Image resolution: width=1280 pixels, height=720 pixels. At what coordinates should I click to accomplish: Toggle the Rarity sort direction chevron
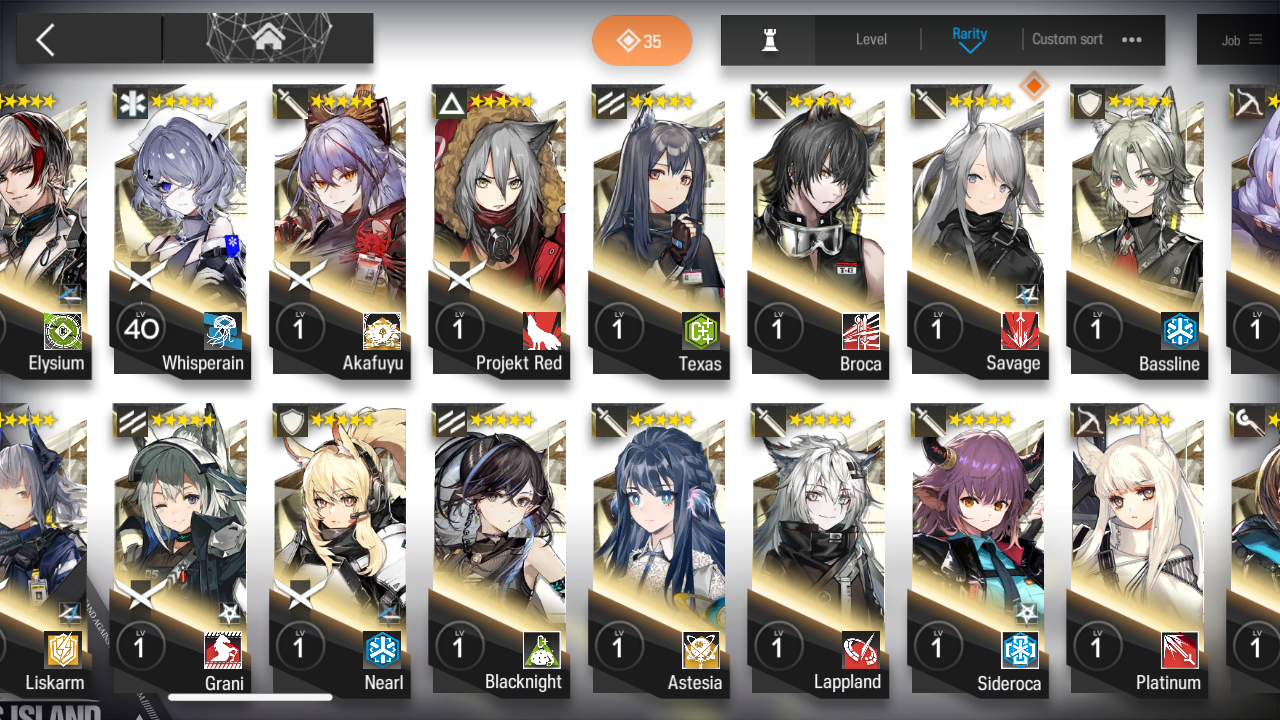click(x=969, y=48)
